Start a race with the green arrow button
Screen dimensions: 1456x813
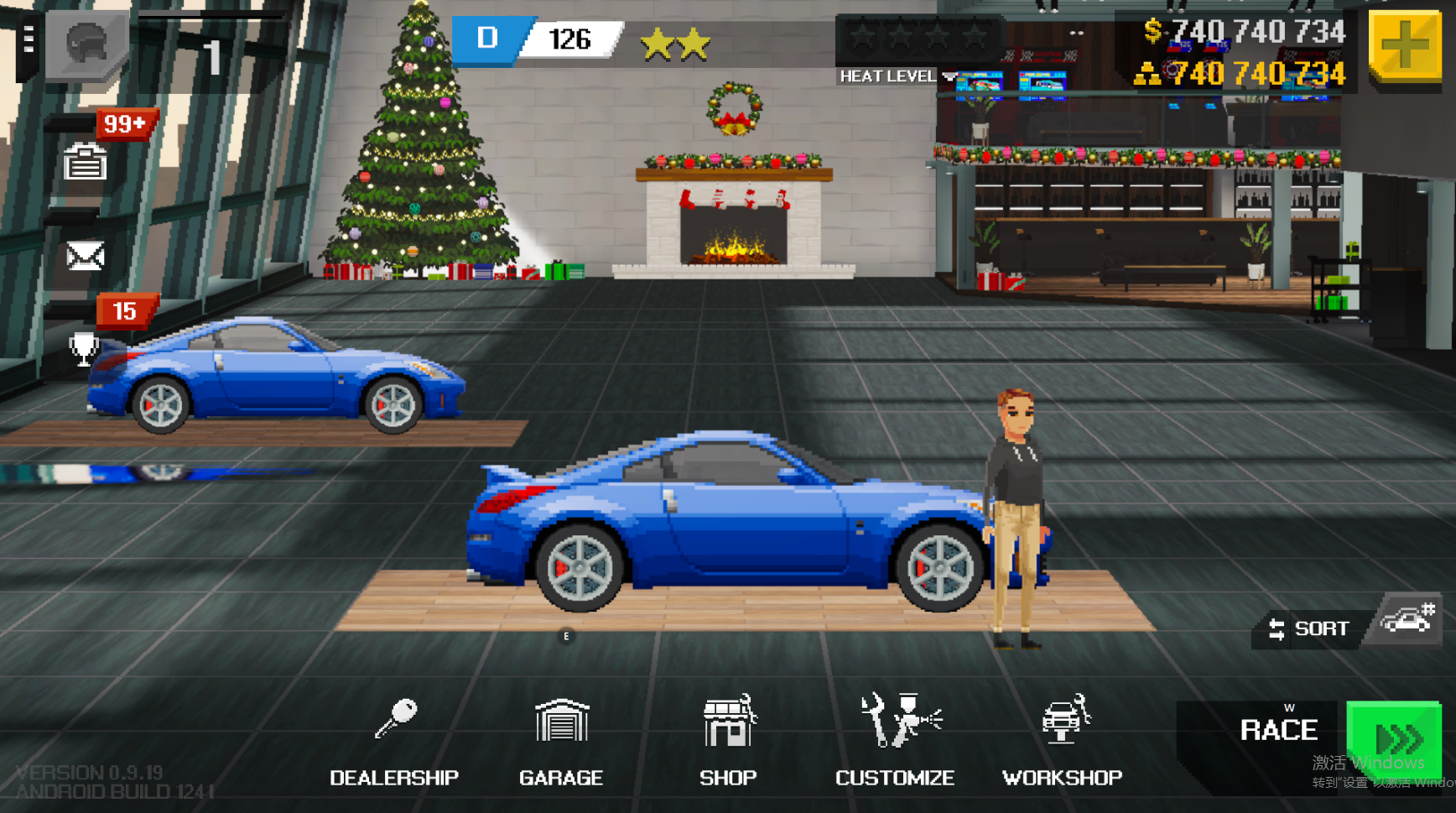(1394, 739)
